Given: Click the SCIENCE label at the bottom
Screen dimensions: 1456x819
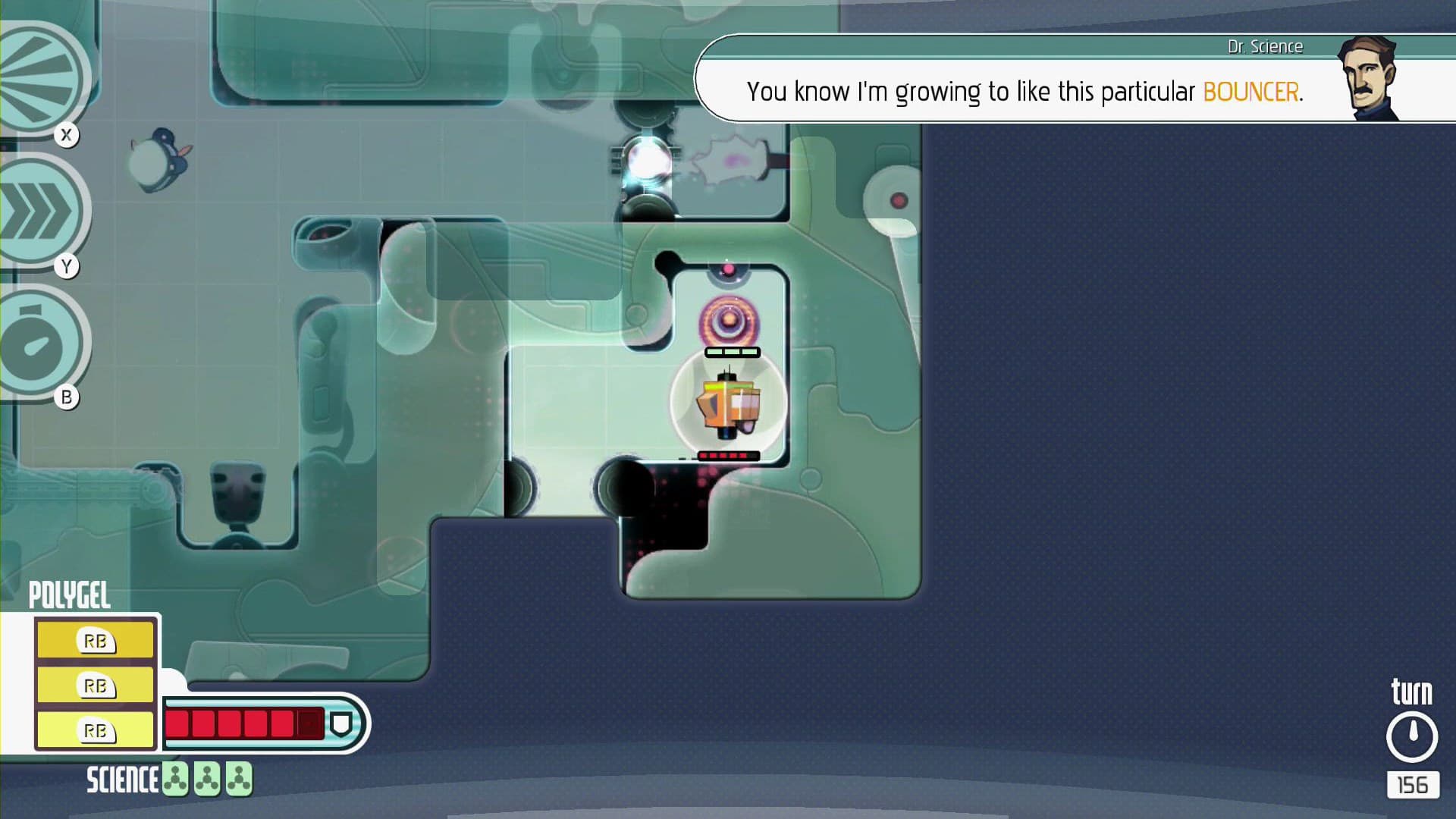Looking at the screenshot, I should (x=124, y=779).
